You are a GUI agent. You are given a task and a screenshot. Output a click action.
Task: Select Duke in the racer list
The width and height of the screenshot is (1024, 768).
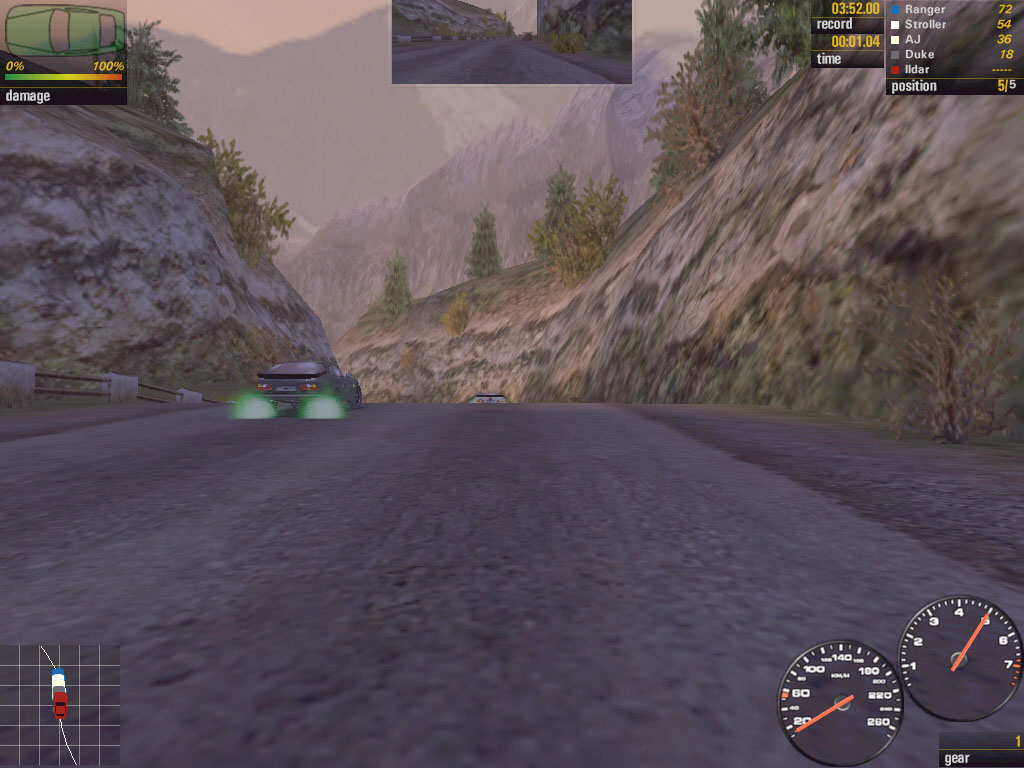point(953,54)
